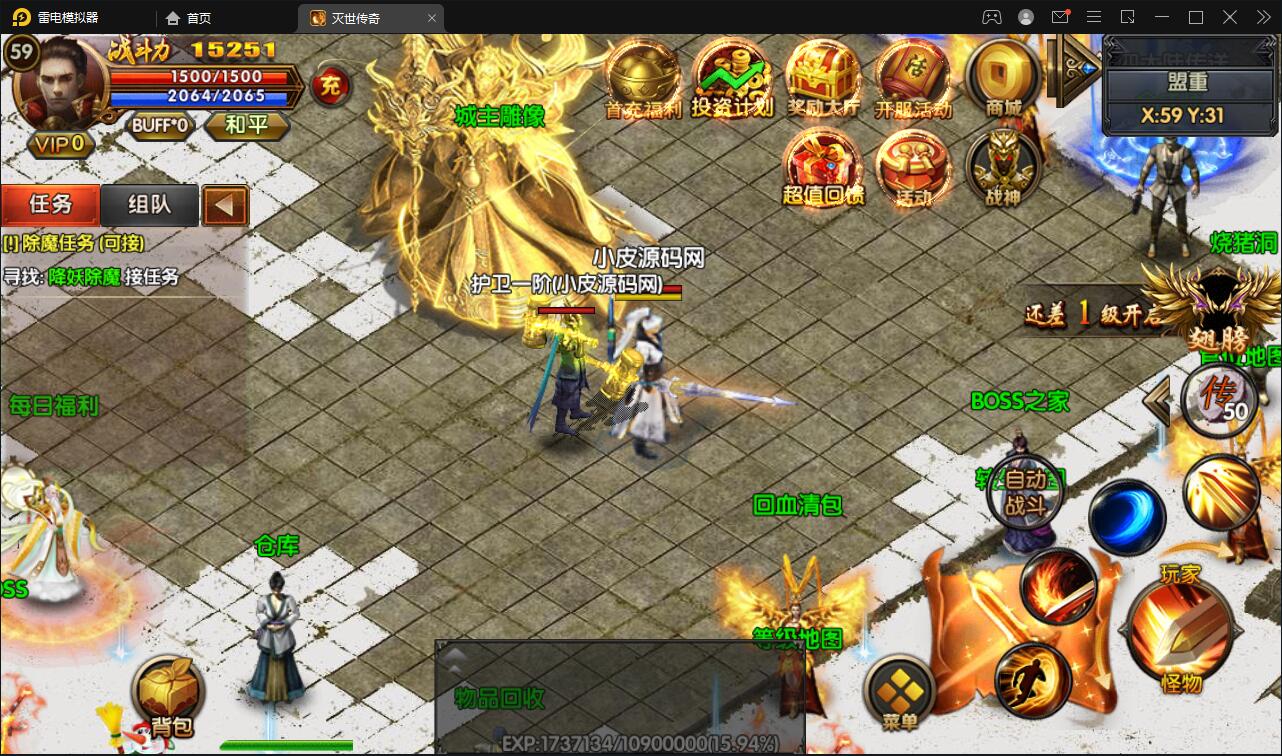Switch to the 任务 quest tab
The height and width of the screenshot is (756, 1282).
[x=50, y=205]
